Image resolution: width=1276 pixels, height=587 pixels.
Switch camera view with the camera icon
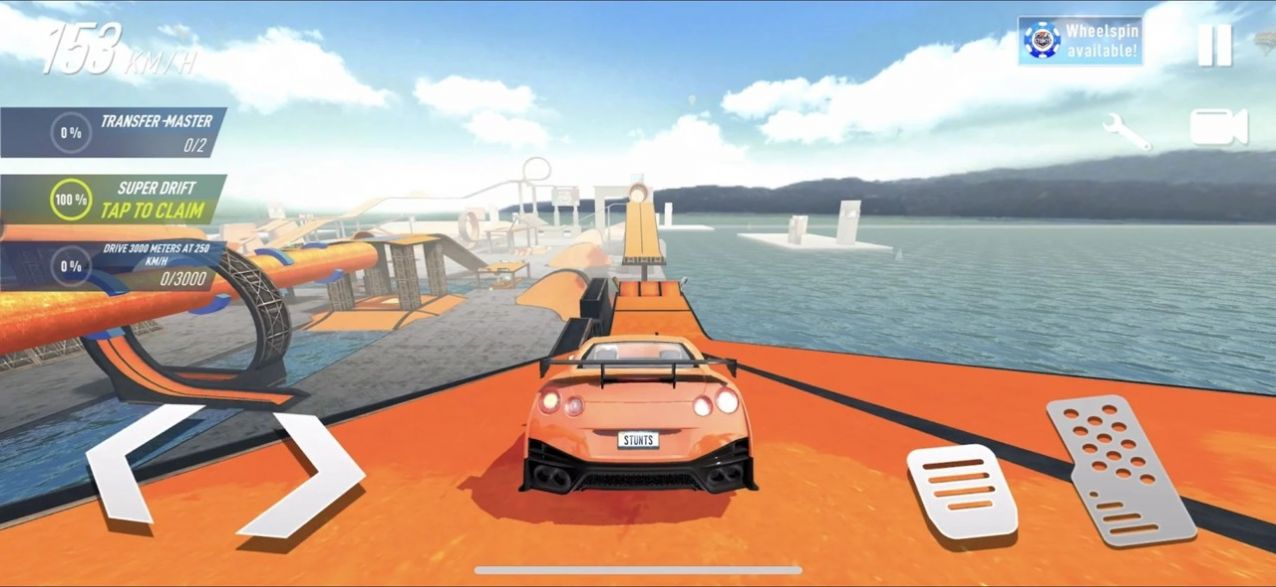[x=1218, y=128]
